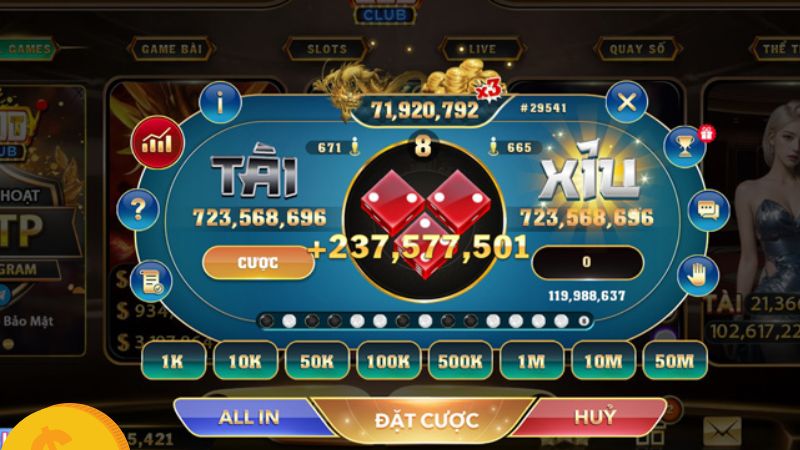
Task: Select the 1K chip
Action: tap(170, 360)
